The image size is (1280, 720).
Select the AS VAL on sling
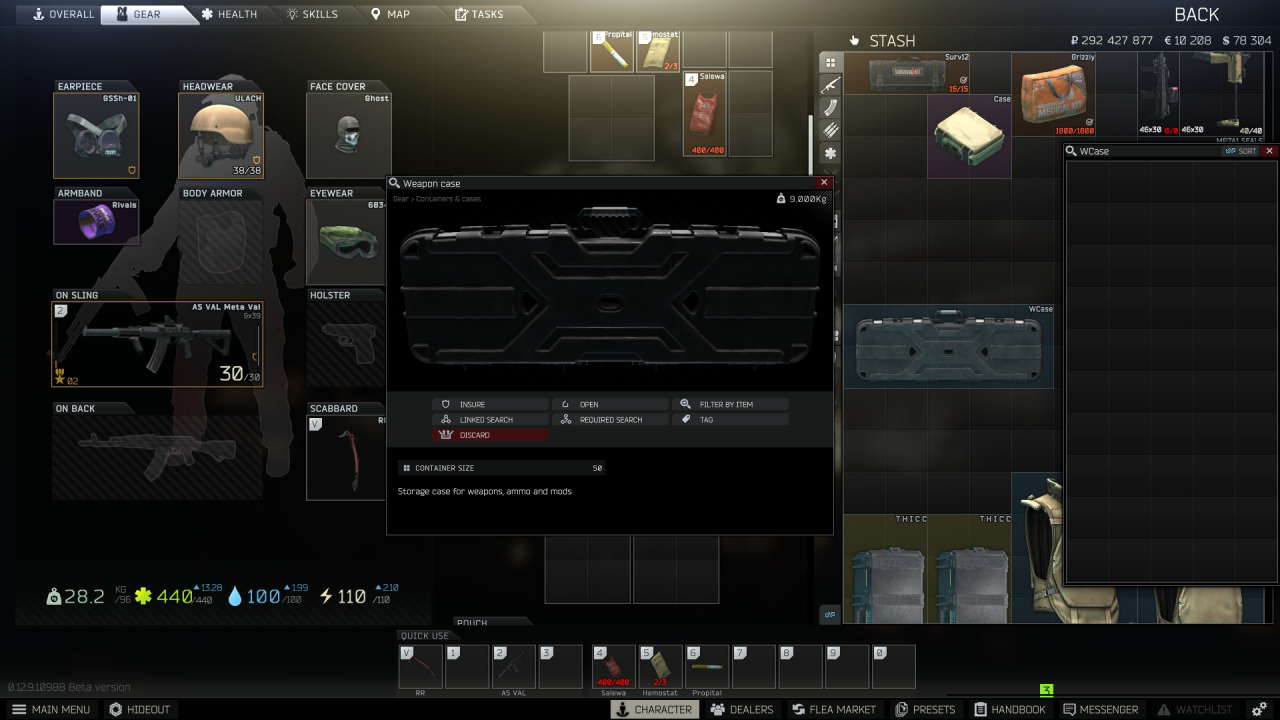(155, 344)
